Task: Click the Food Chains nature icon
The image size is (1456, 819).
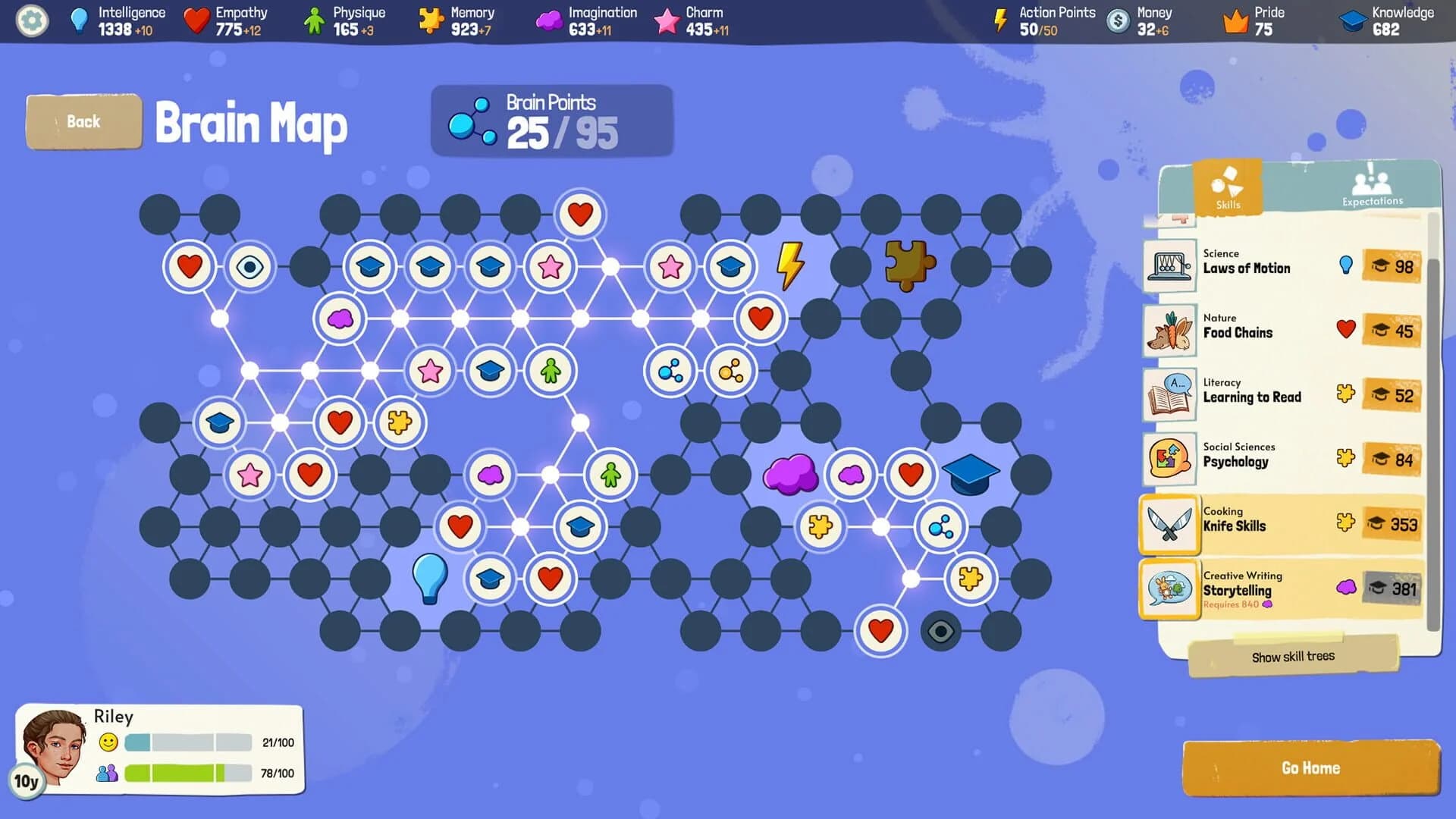Action: pos(1169,330)
